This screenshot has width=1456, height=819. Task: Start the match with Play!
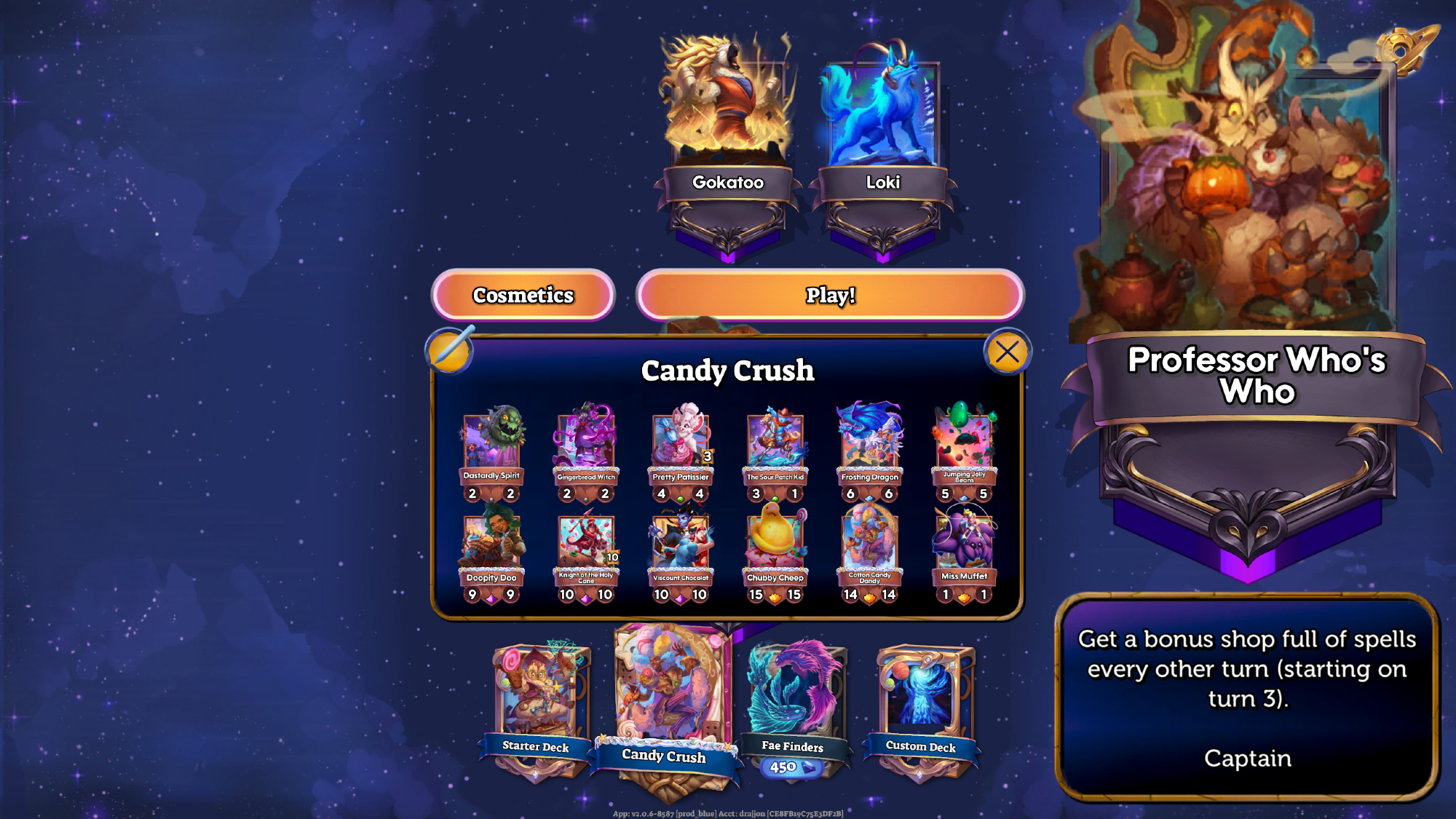pos(830,295)
